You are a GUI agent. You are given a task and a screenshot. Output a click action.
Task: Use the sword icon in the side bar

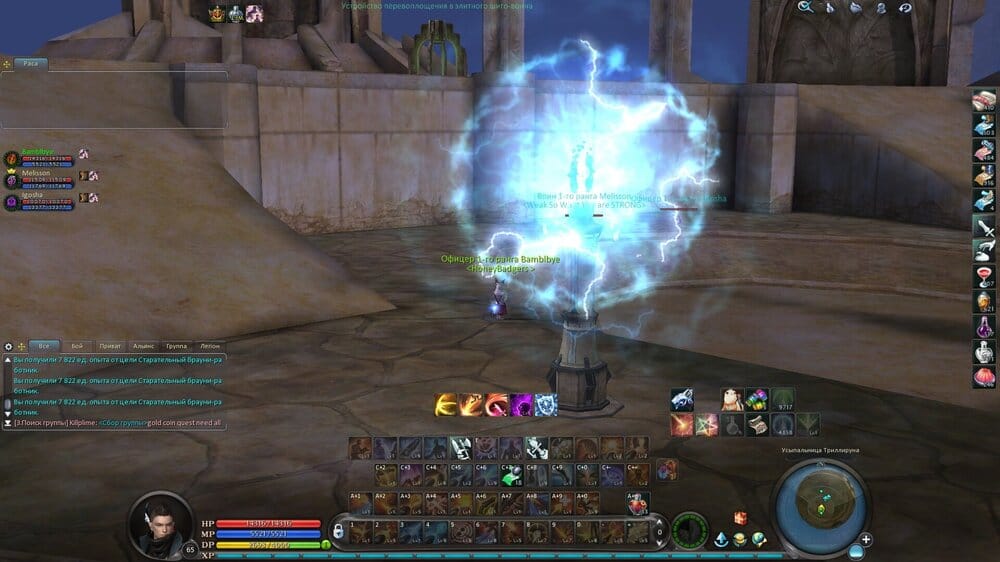[984, 226]
